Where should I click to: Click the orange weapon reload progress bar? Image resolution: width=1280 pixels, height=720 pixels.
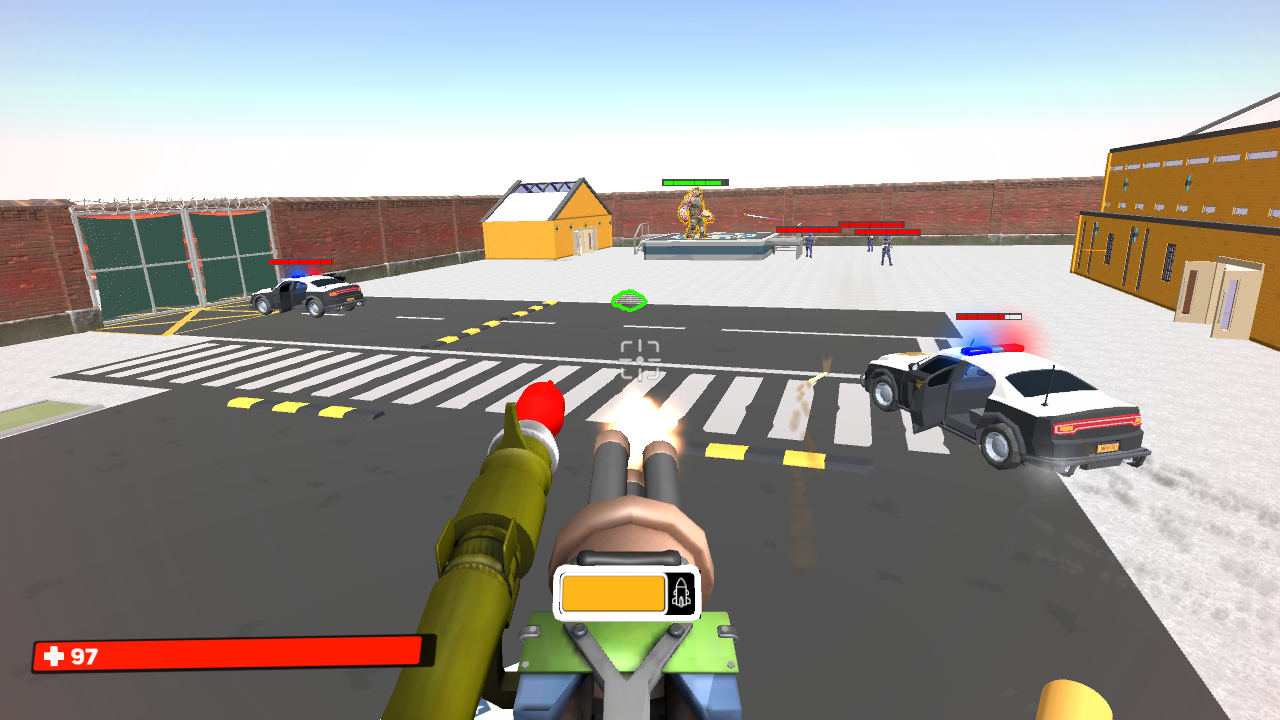point(611,594)
